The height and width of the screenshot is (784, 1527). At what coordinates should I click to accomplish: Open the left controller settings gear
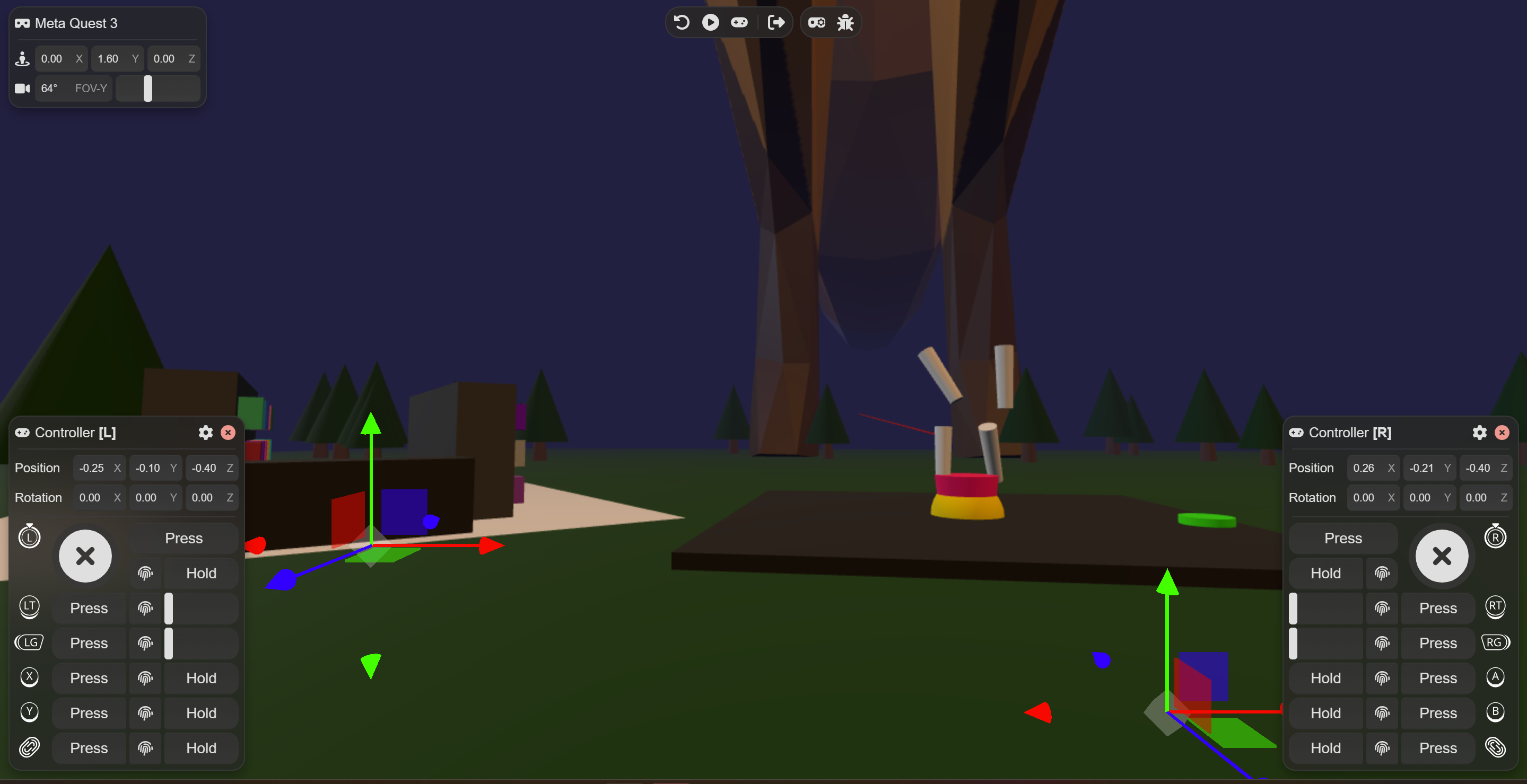(205, 433)
